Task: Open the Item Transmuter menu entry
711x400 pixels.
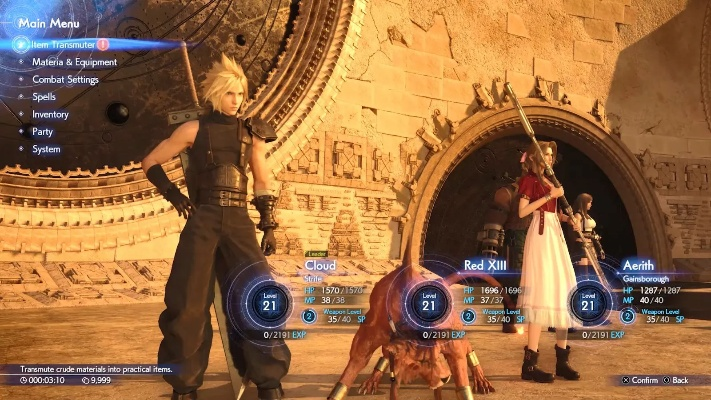Action: click(x=64, y=45)
